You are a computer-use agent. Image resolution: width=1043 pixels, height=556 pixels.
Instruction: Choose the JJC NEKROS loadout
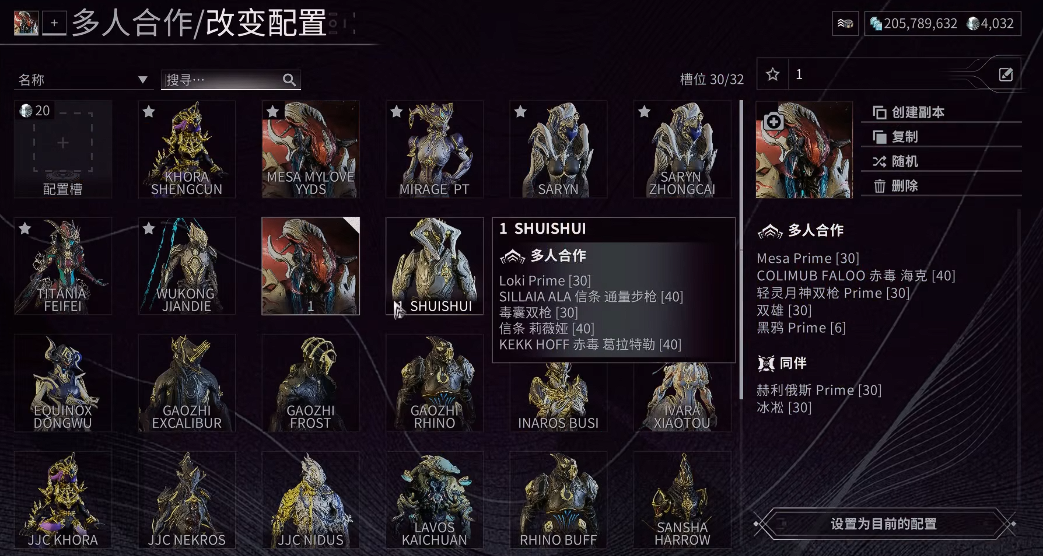186,500
